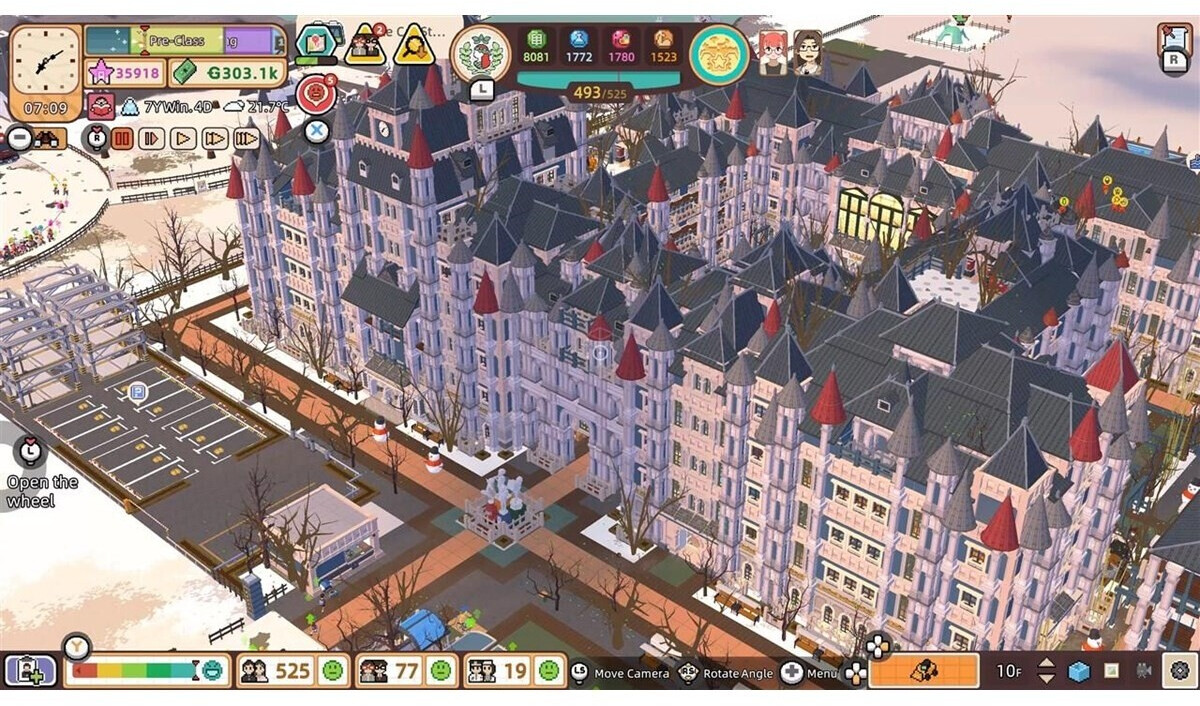Select the glasses-wearing character portrait
The width and height of the screenshot is (1200, 706).
(807, 52)
